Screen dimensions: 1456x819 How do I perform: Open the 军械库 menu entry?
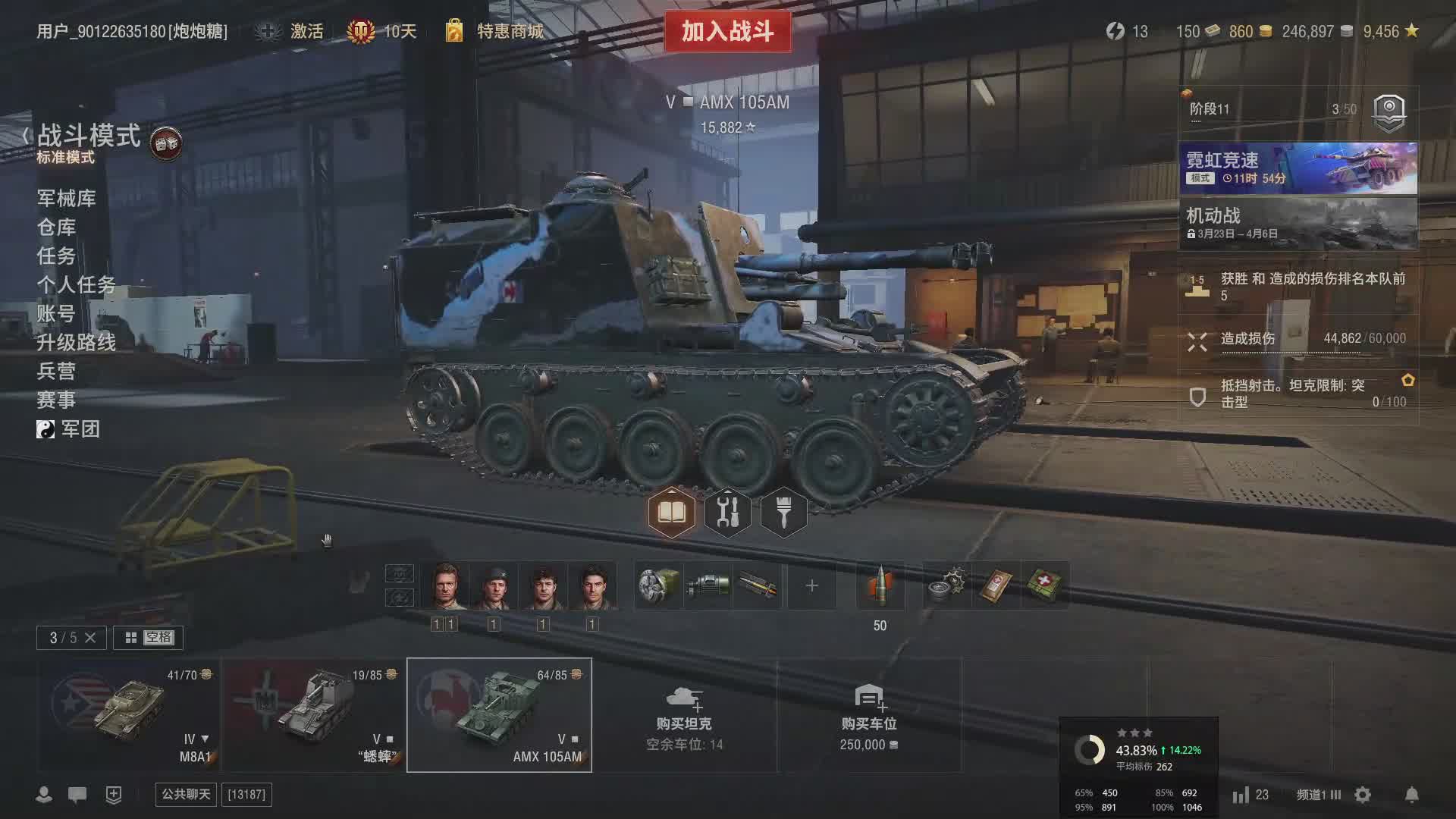(66, 199)
